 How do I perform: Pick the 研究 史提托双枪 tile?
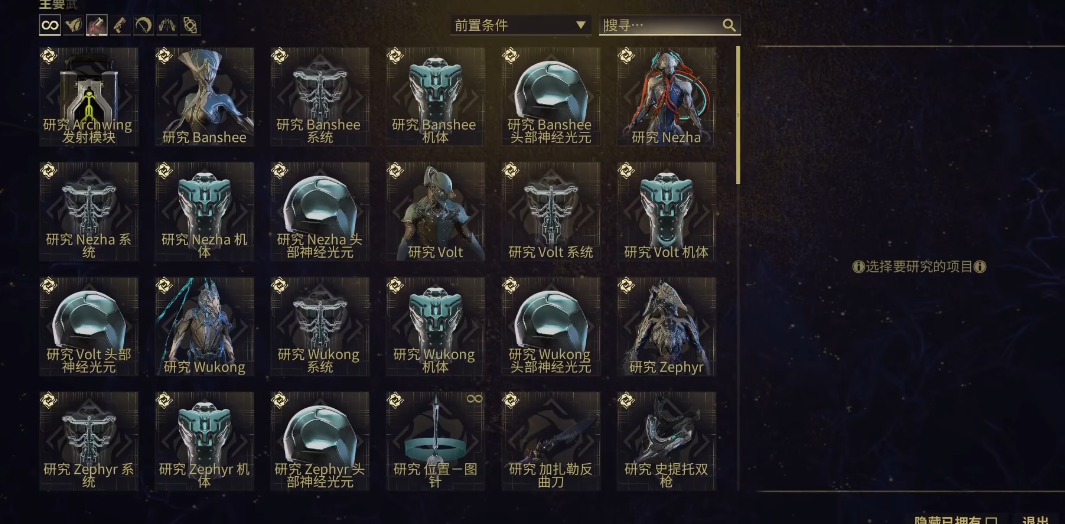pyautogui.click(x=666, y=441)
